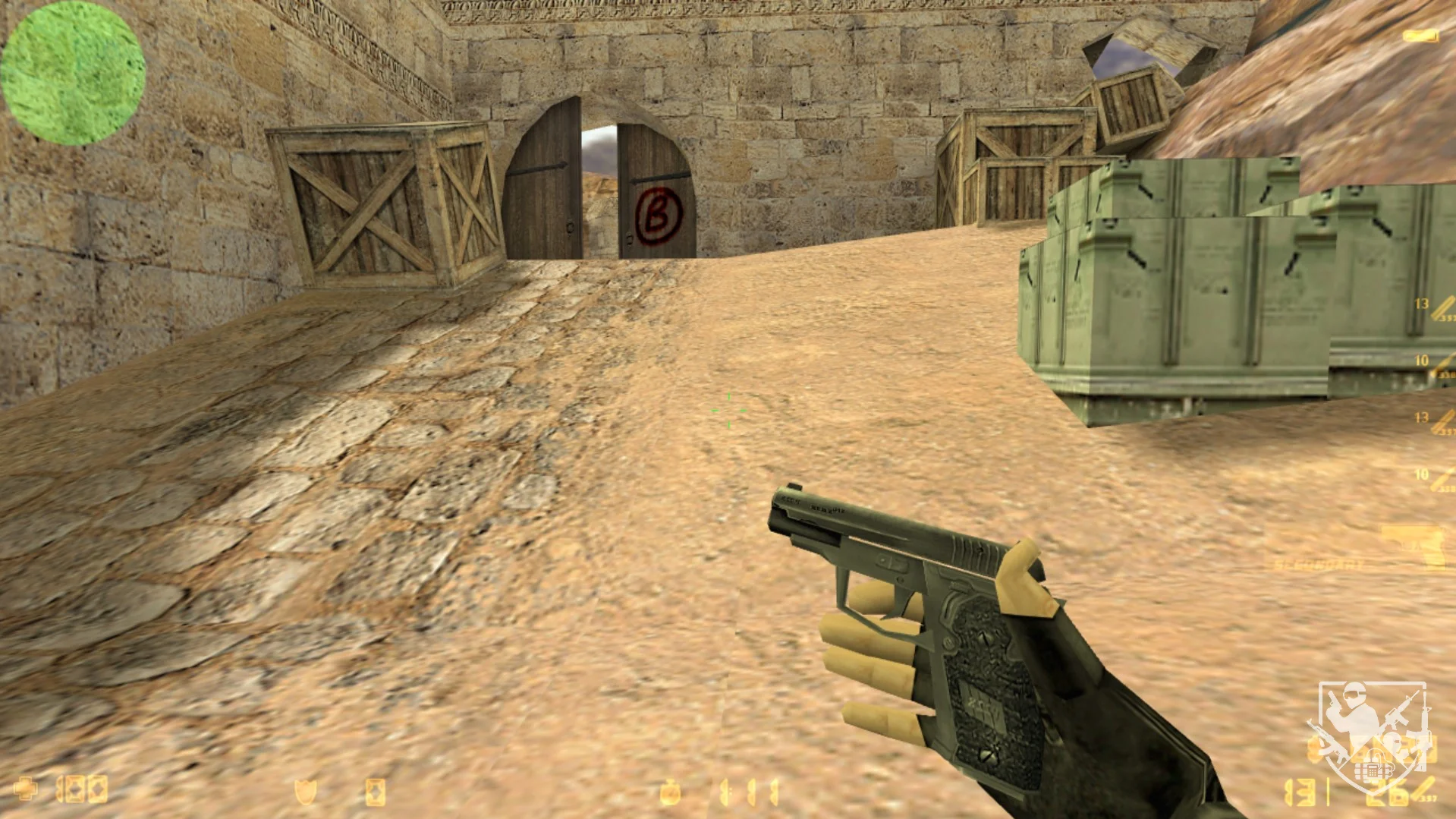Click the kevlar armor shield icon
This screenshot has width=1456, height=819.
click(x=305, y=791)
